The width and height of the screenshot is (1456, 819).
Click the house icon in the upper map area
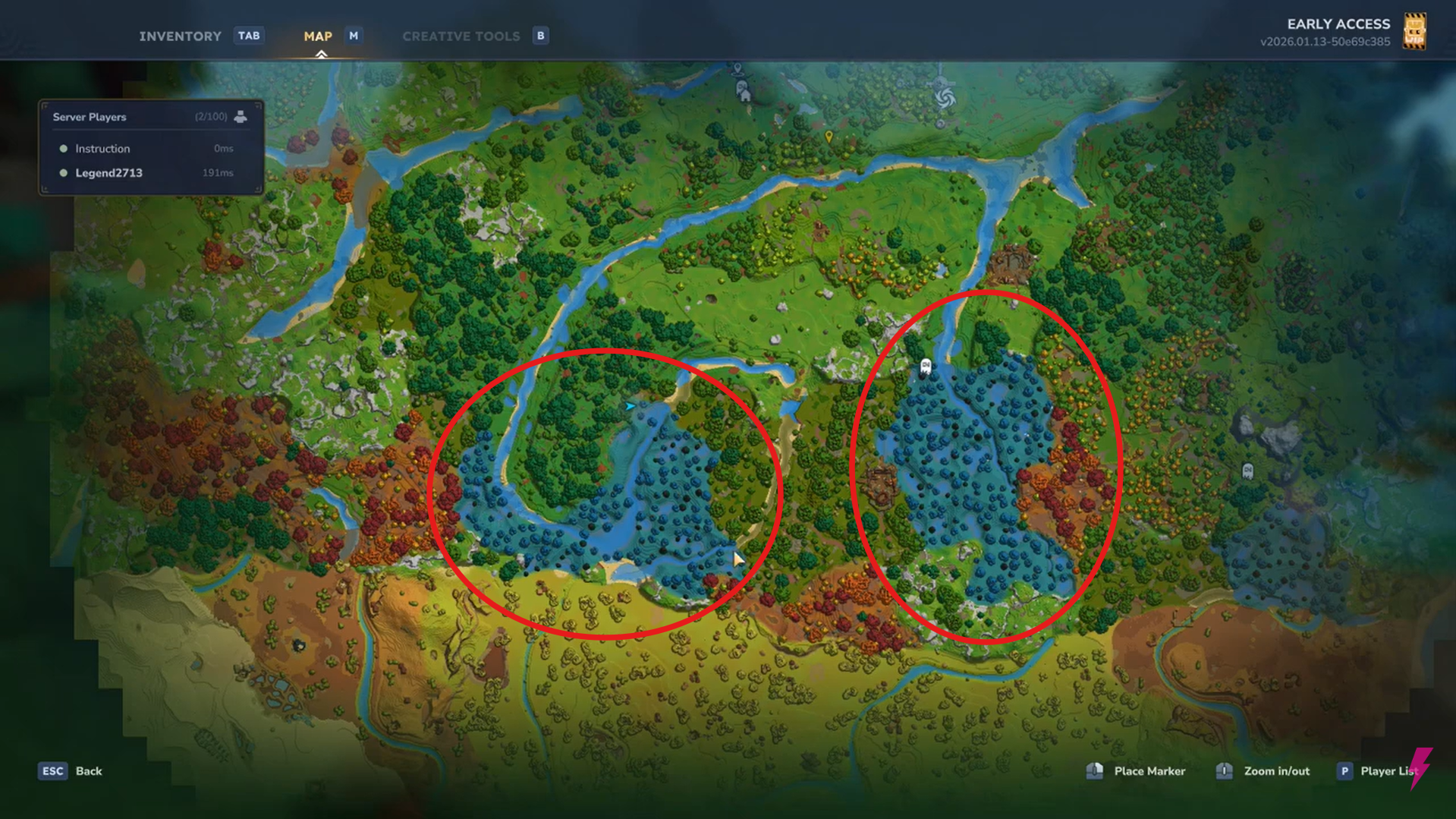(745, 97)
